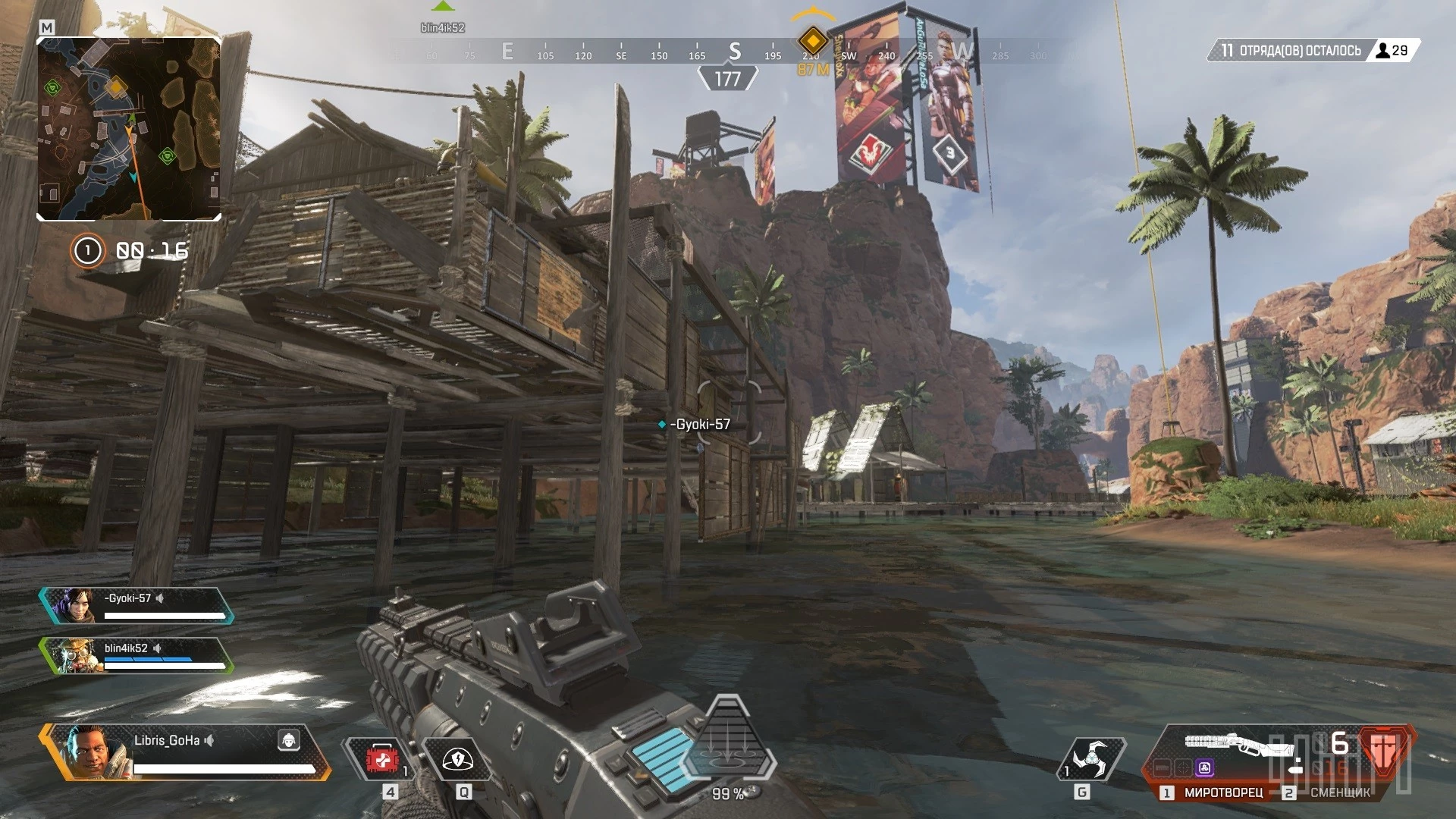Activate the tactical ability icon
The height and width of the screenshot is (819, 1456).
click(x=457, y=759)
